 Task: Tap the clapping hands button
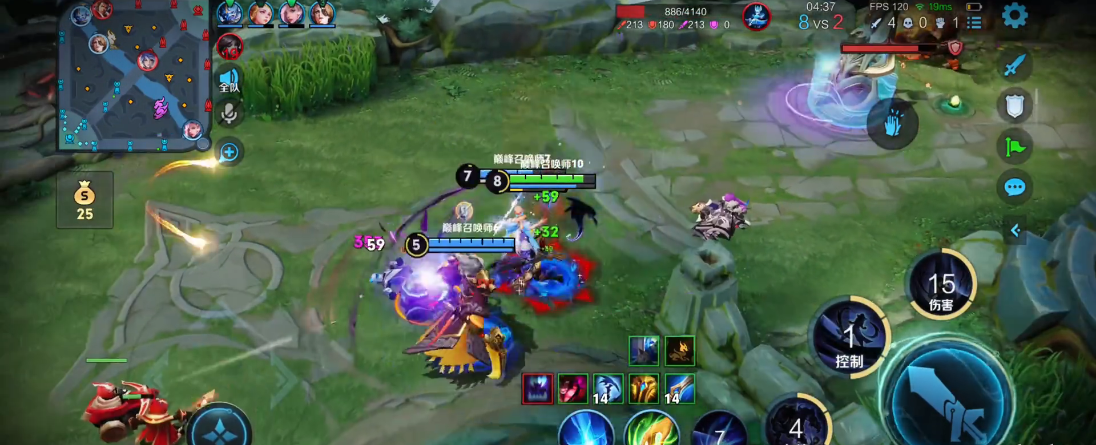click(x=891, y=125)
